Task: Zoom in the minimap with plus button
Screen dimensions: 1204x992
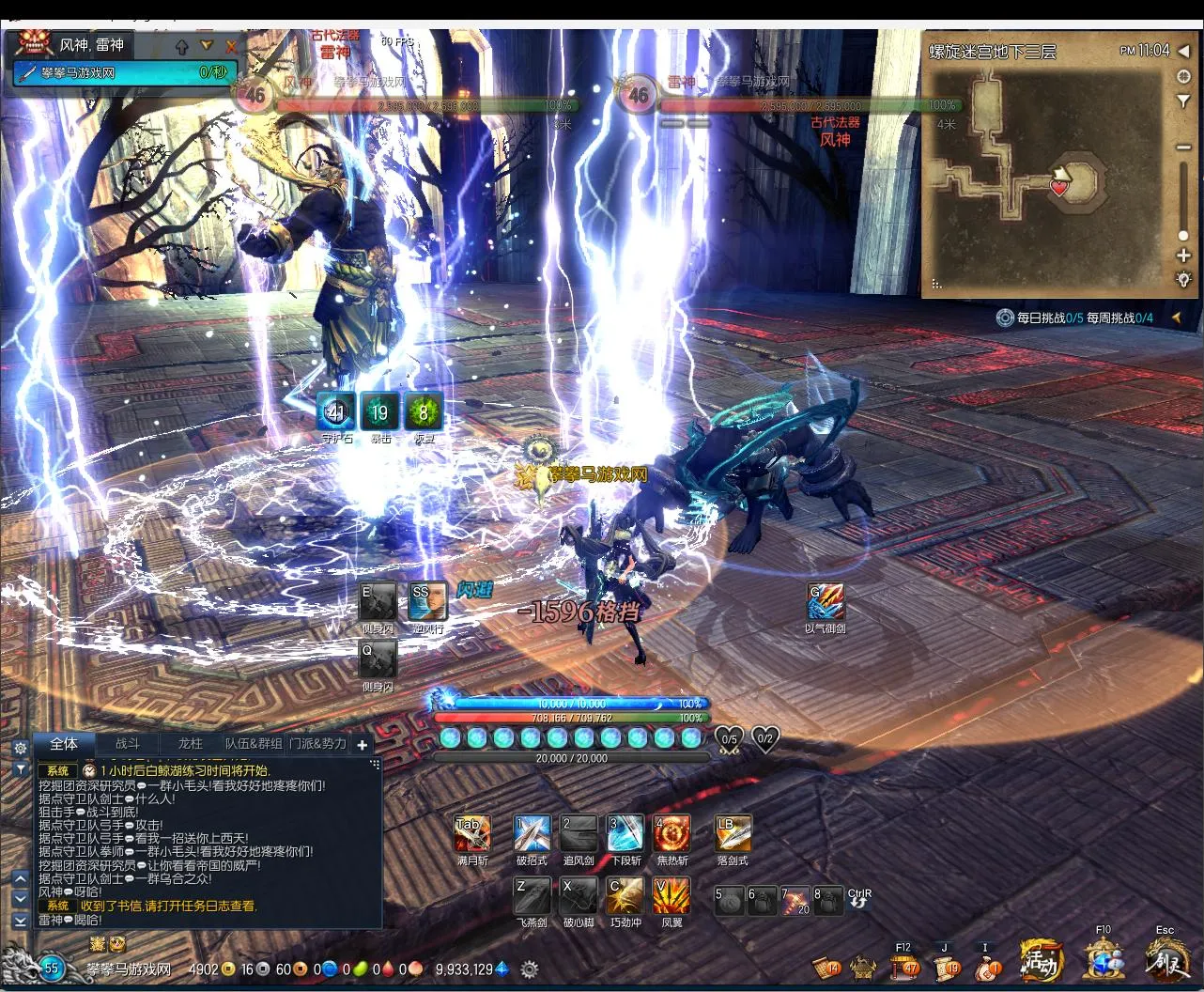Action: pyautogui.click(x=1183, y=256)
